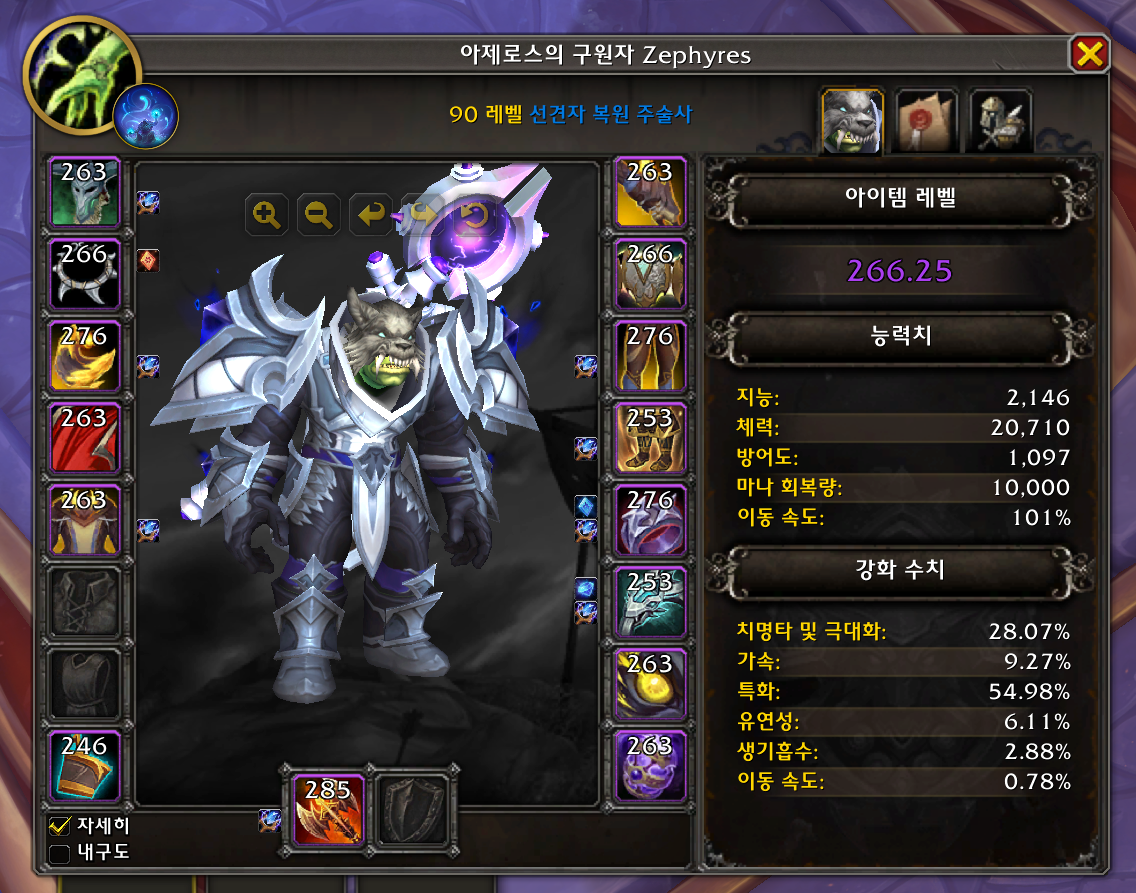Open the equipment manager tab with the armored knight icon

click(1000, 122)
